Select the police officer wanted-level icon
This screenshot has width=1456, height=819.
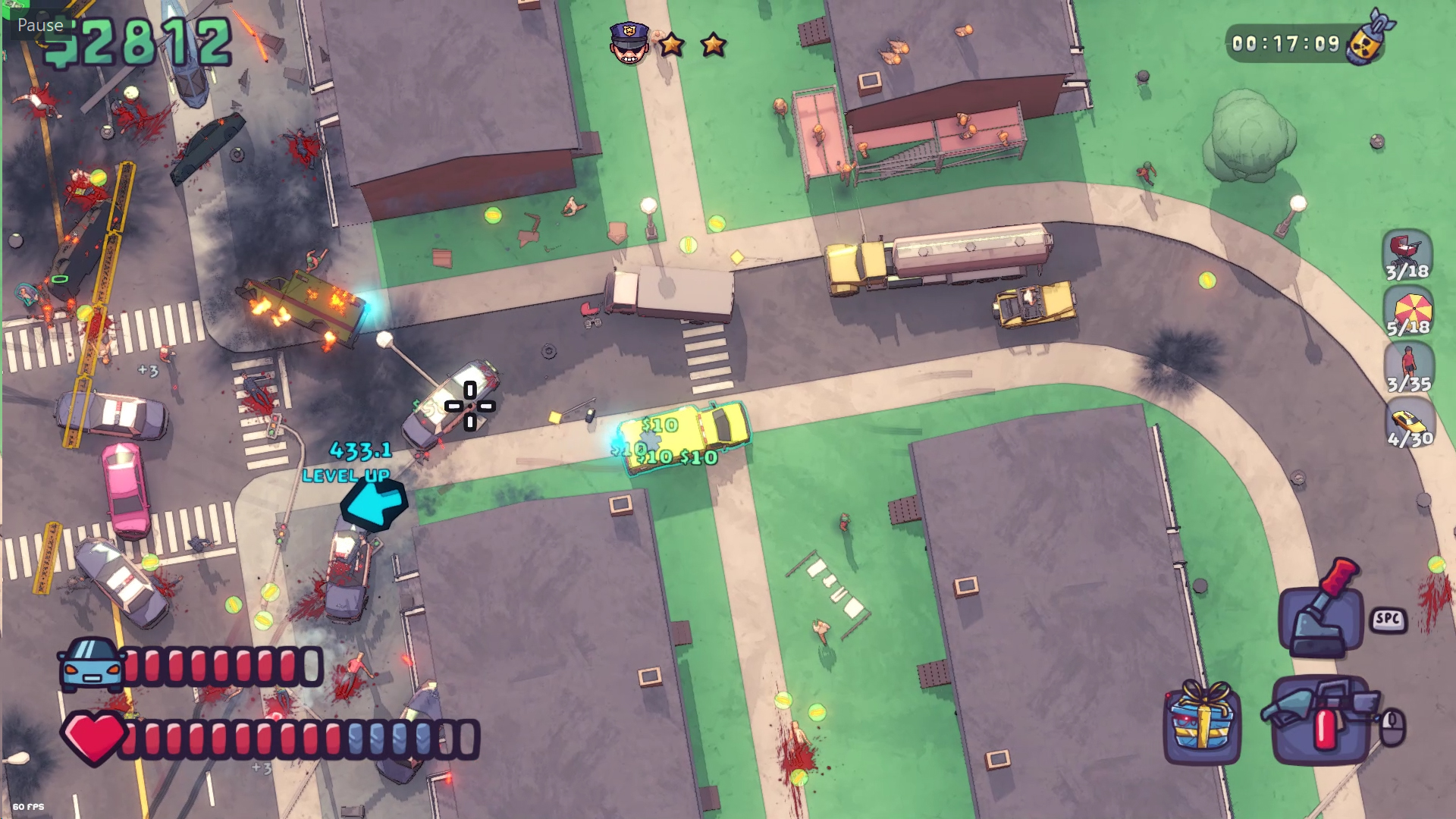[x=629, y=43]
